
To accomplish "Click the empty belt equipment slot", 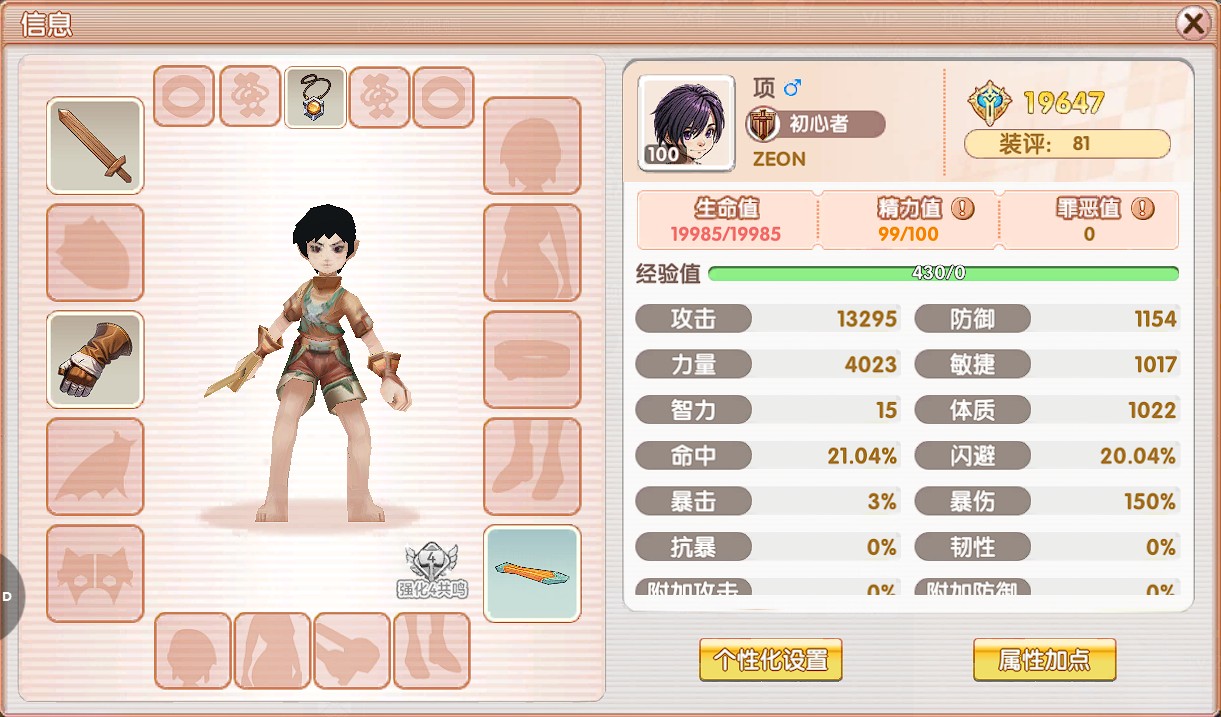I will point(532,360).
